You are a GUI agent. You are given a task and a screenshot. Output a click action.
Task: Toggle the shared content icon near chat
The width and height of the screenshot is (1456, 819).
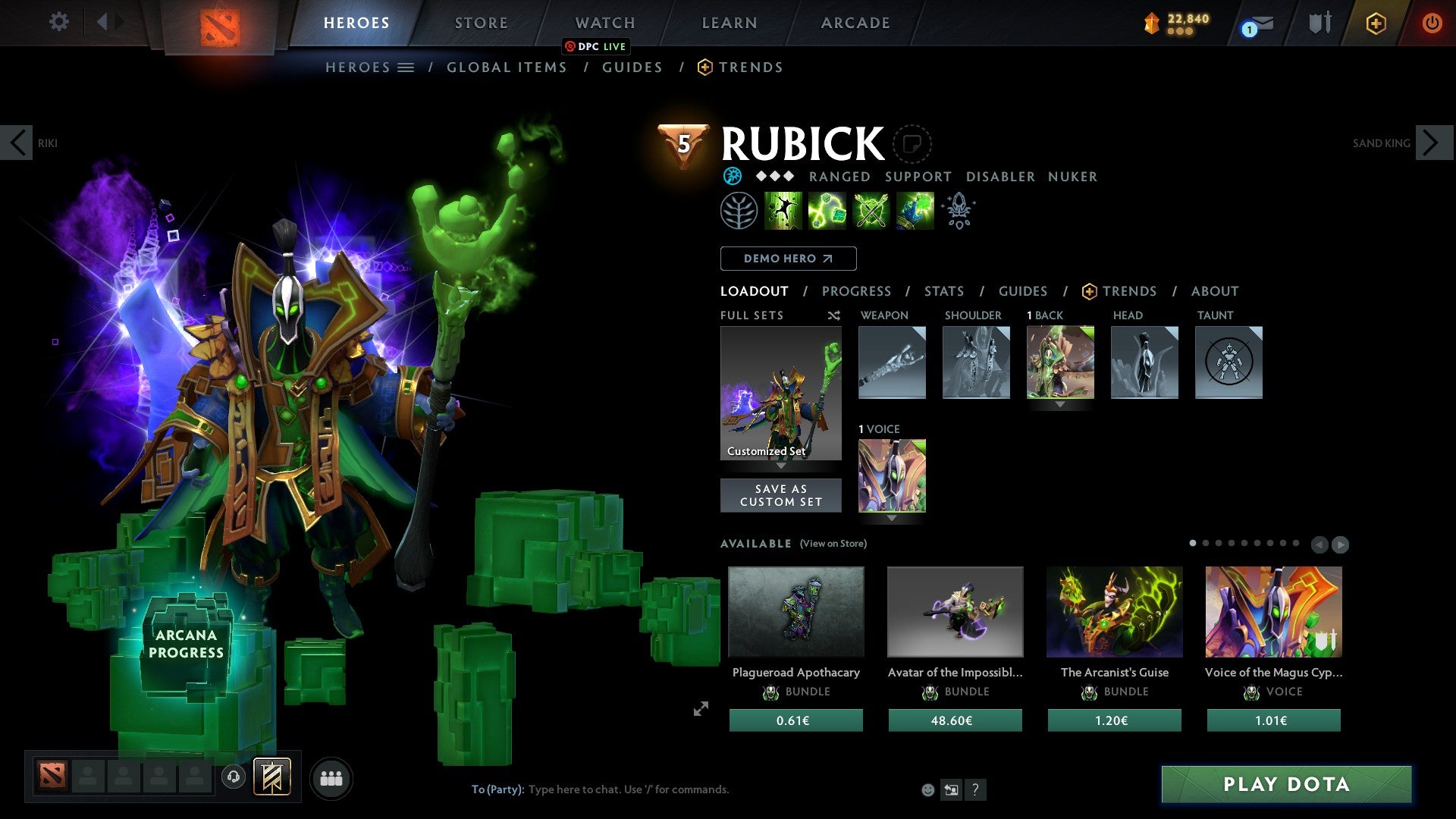click(952, 789)
